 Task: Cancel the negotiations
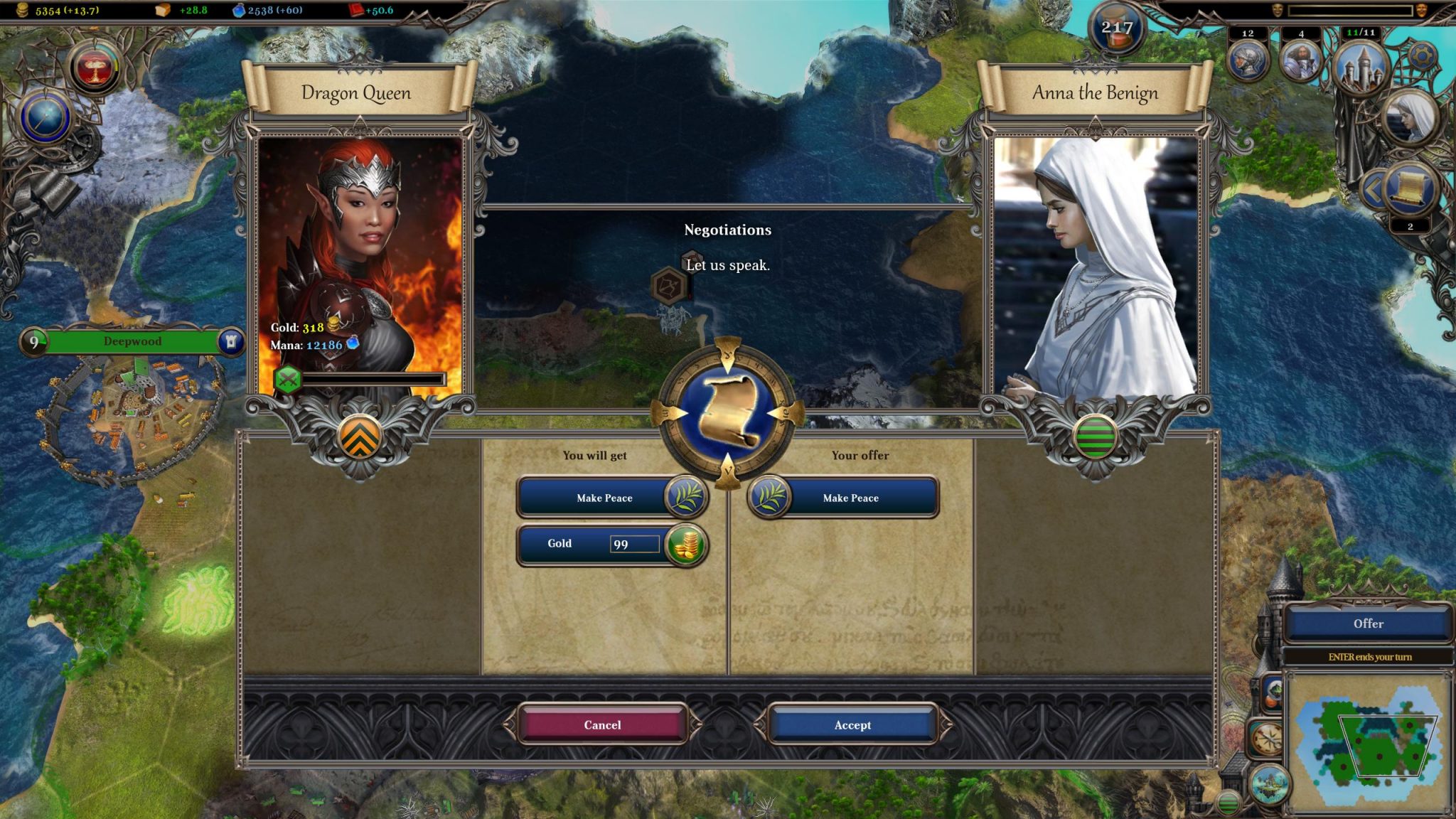[602, 724]
